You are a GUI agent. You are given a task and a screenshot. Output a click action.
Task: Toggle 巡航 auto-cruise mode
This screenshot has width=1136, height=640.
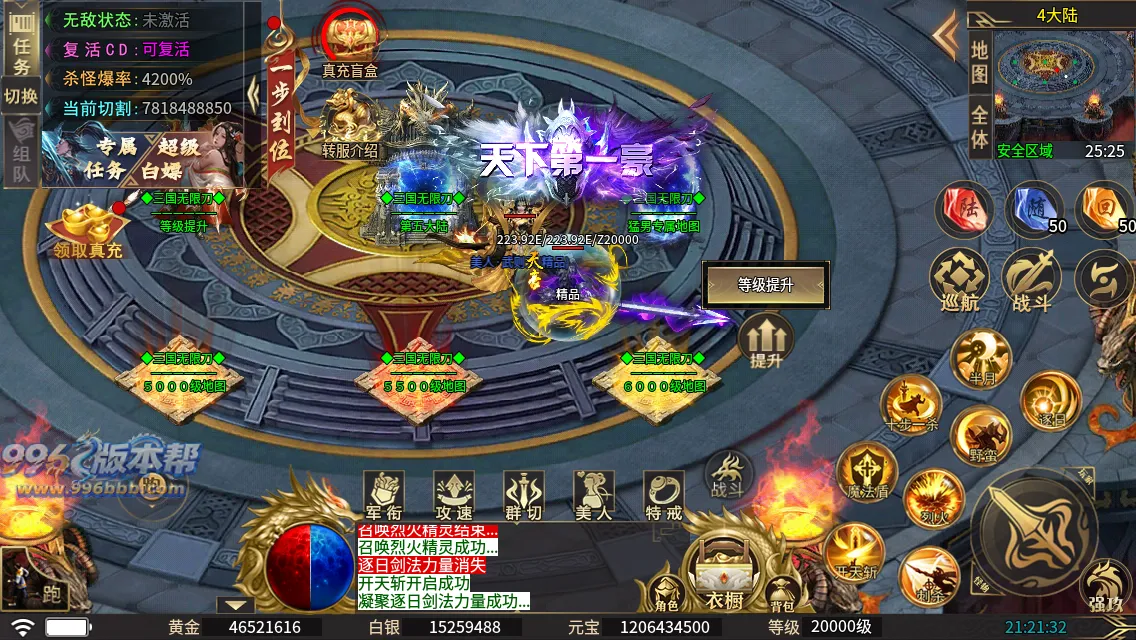tap(960, 279)
